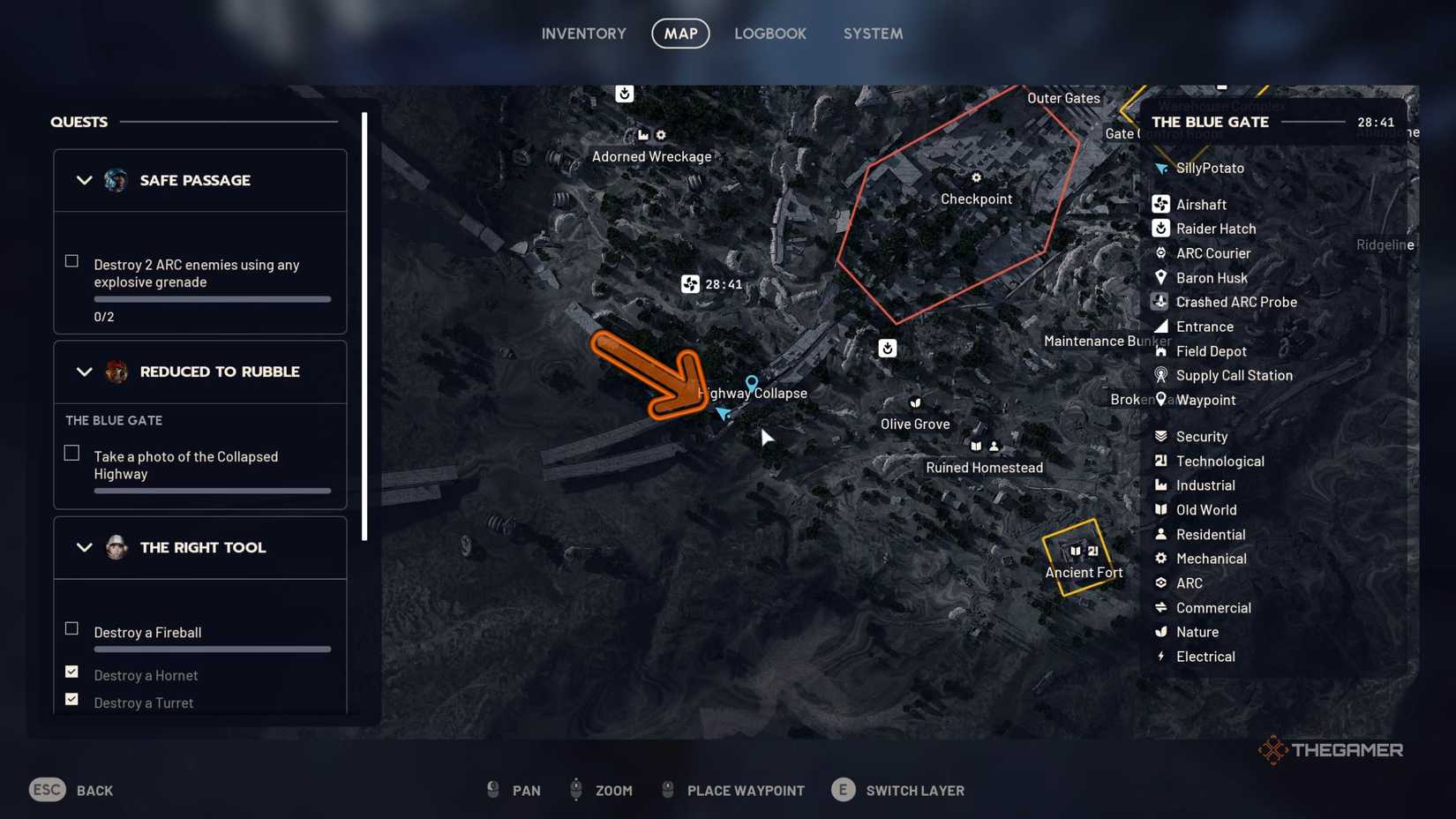This screenshot has height=819, width=1456.
Task: Collapse THE RIGHT TOOL quest
Action: pyautogui.click(x=85, y=547)
